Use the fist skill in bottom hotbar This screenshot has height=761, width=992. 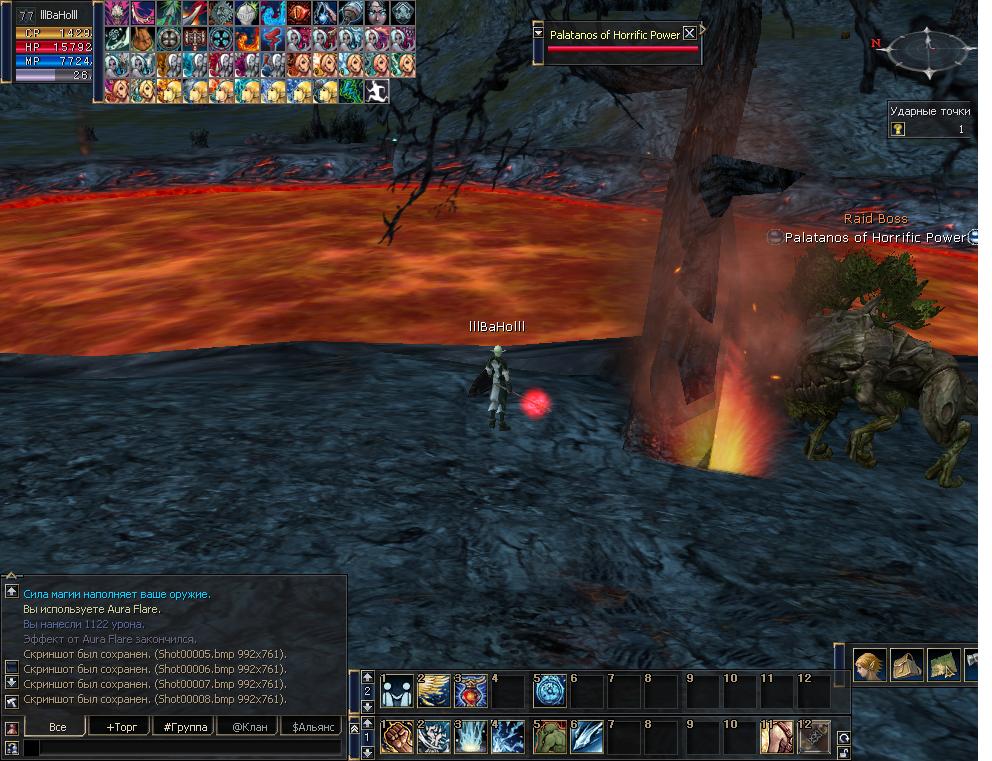[396, 738]
